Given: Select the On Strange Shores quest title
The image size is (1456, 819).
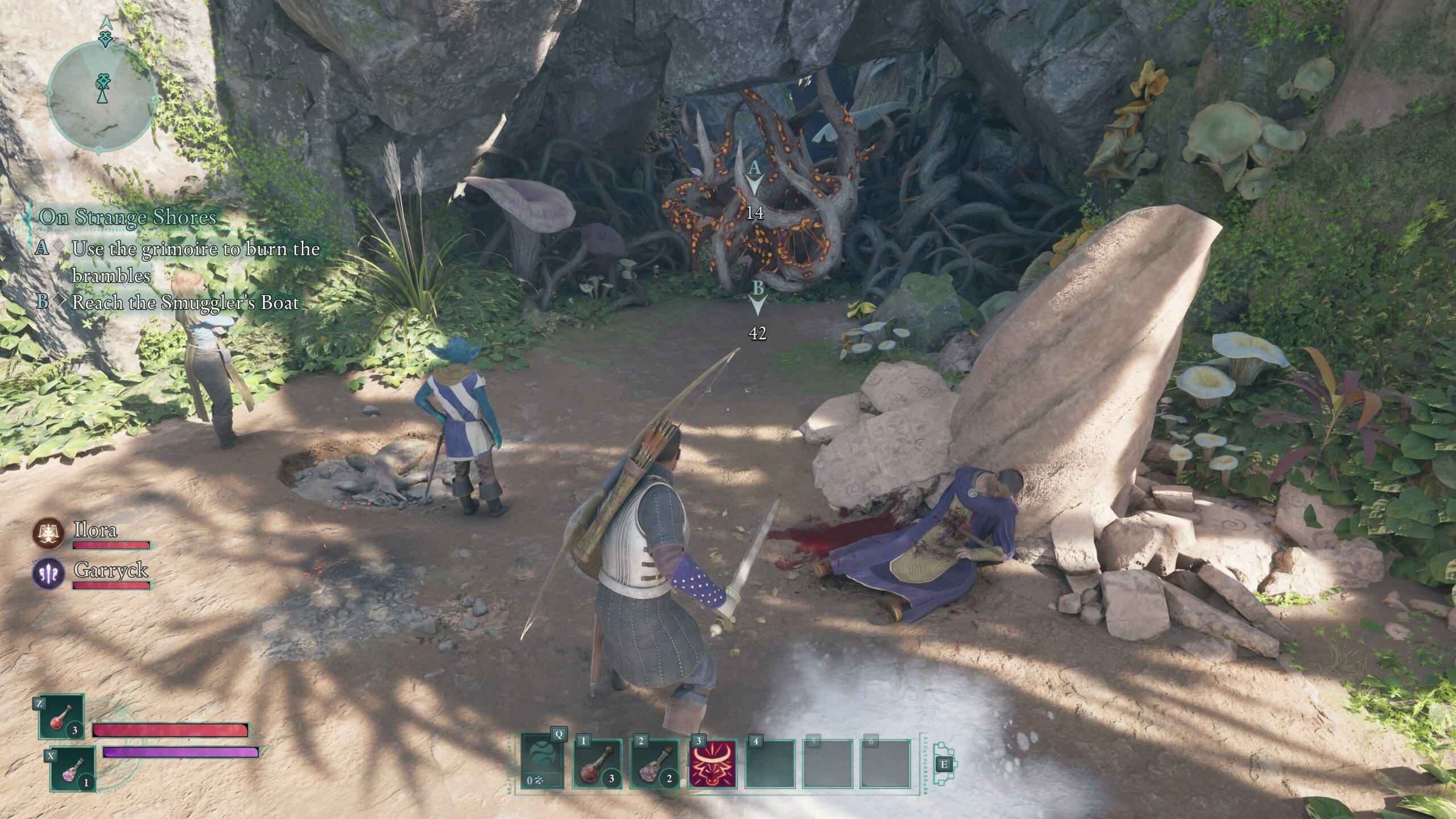Looking at the screenshot, I should 127,217.
